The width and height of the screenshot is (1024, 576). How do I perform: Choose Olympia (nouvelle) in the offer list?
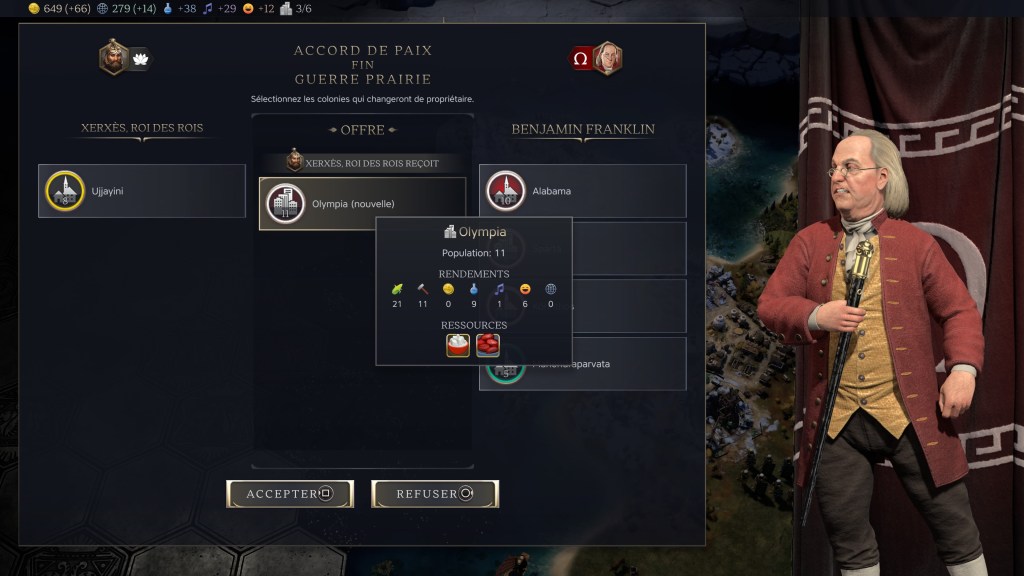pos(362,203)
